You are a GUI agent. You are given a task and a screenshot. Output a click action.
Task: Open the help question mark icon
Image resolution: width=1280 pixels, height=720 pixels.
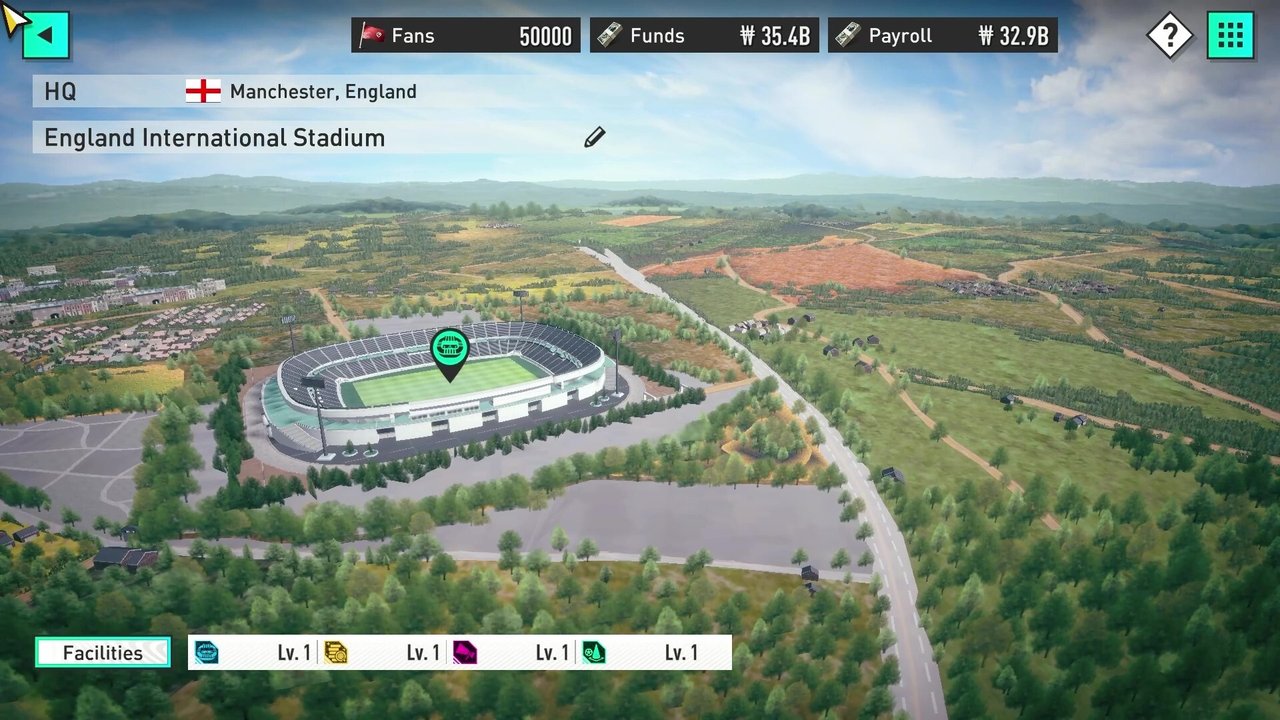point(1169,36)
